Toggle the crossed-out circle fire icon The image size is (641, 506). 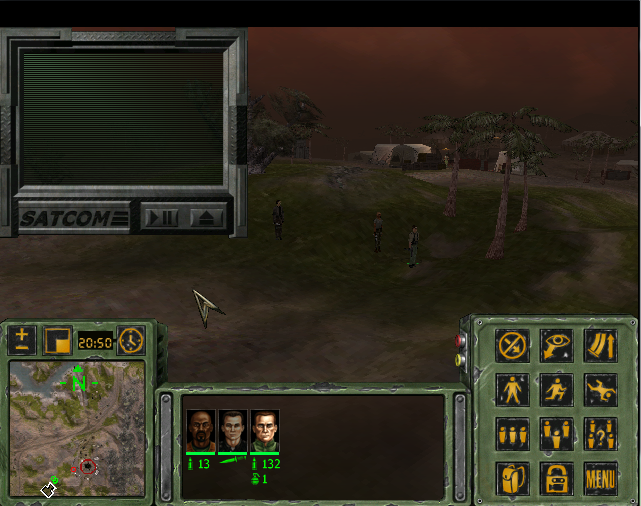(x=513, y=345)
